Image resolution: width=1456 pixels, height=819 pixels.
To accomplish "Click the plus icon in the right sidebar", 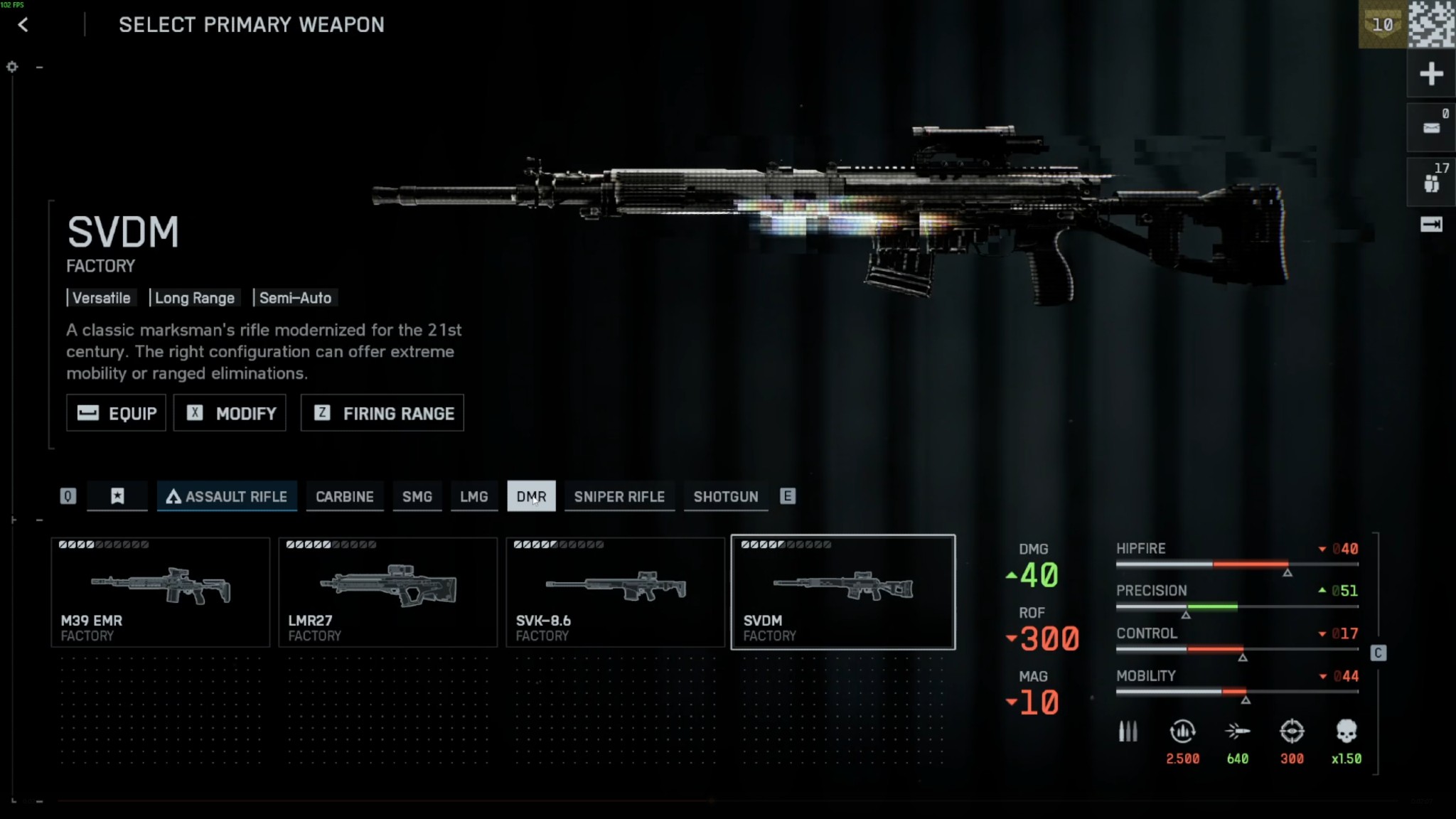I will [1430, 73].
